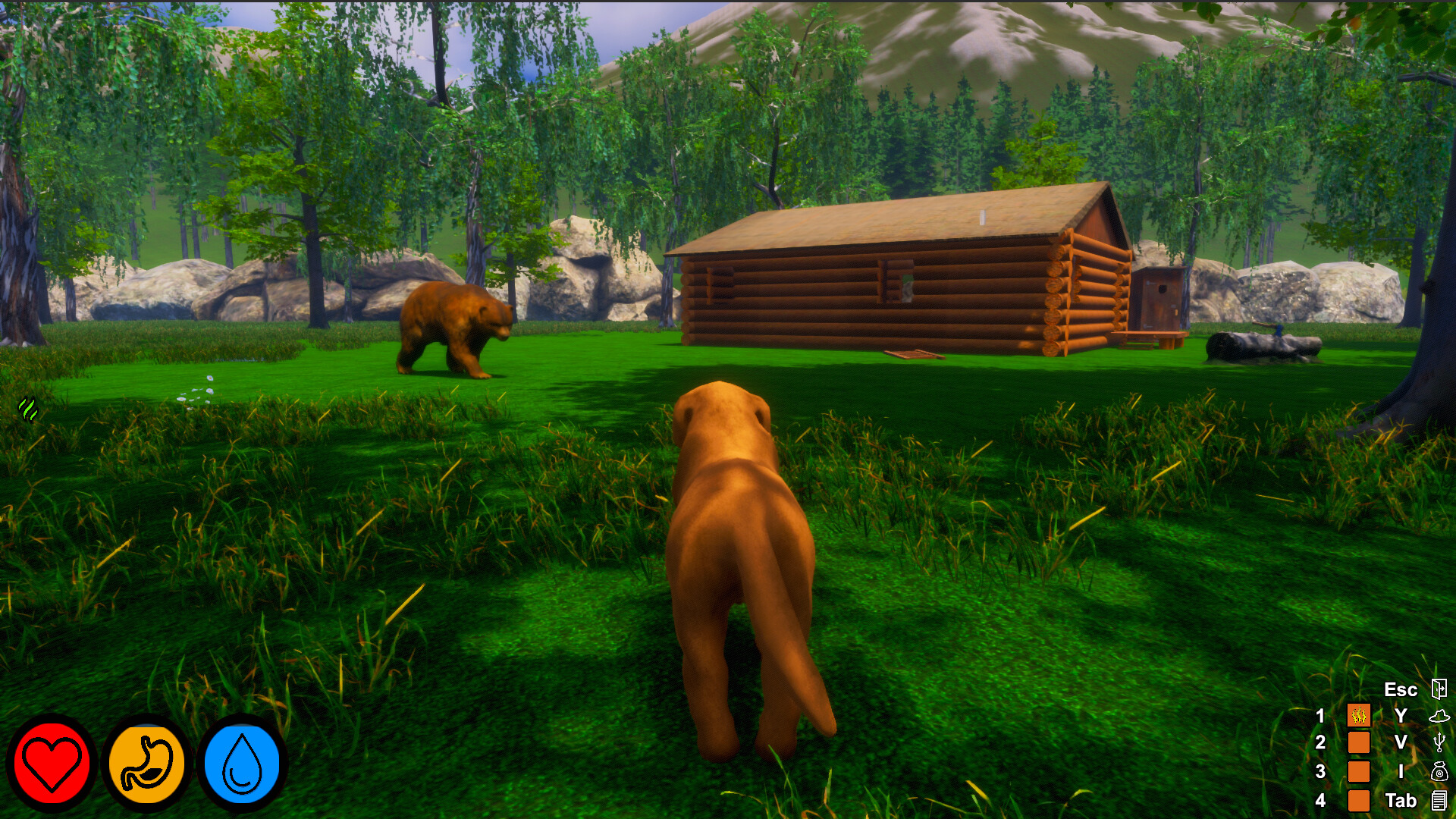Image resolution: width=1456 pixels, height=819 pixels.
Task: Select the fire scent ability in hotbar slot 1
Action: click(x=1358, y=715)
